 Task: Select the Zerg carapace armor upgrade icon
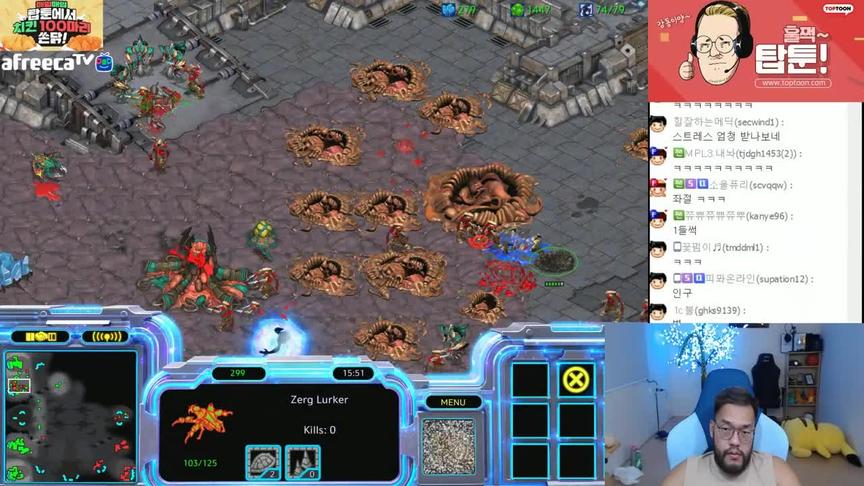point(262,461)
